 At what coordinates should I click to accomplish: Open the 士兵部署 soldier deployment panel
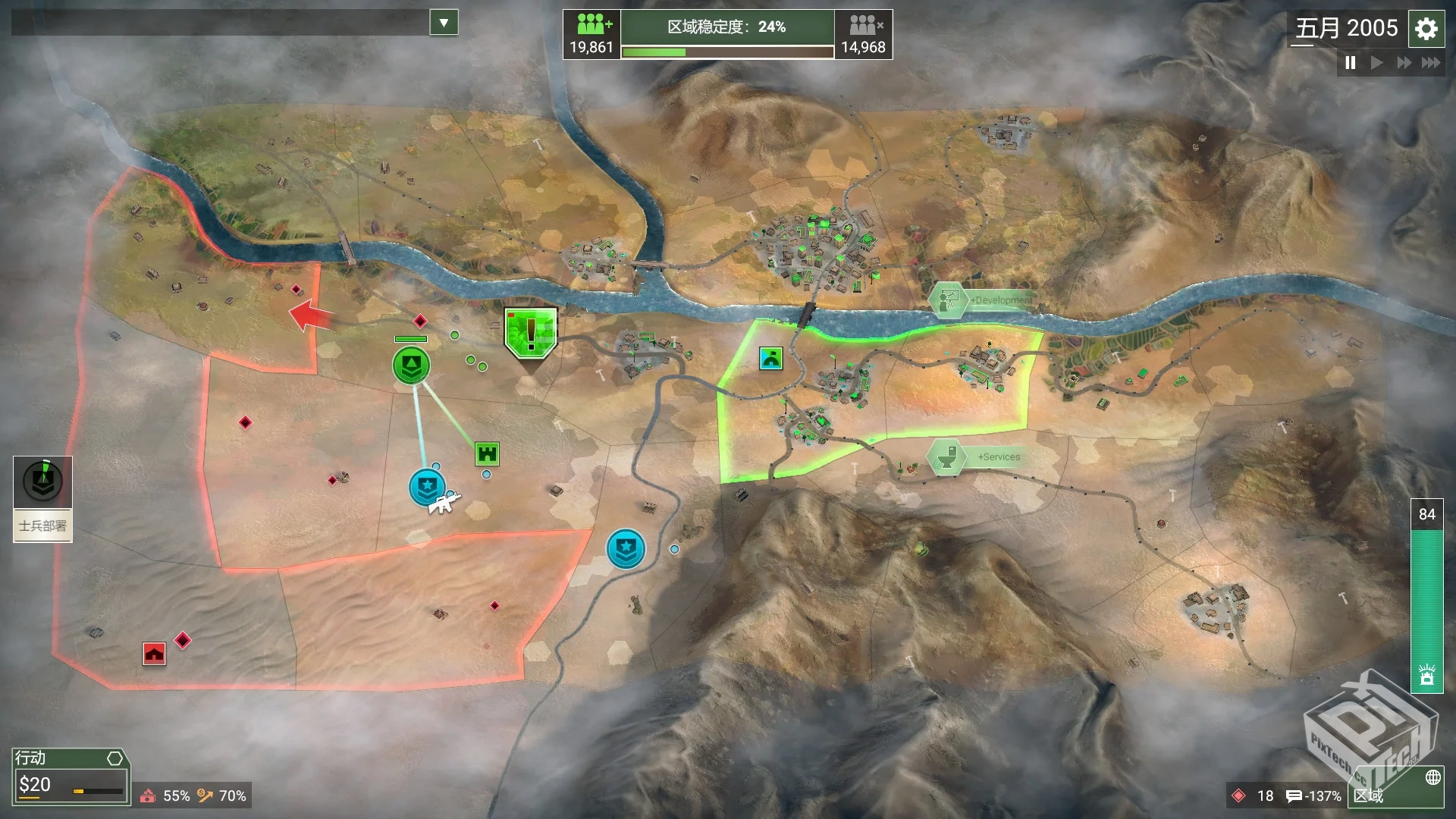pos(42,498)
